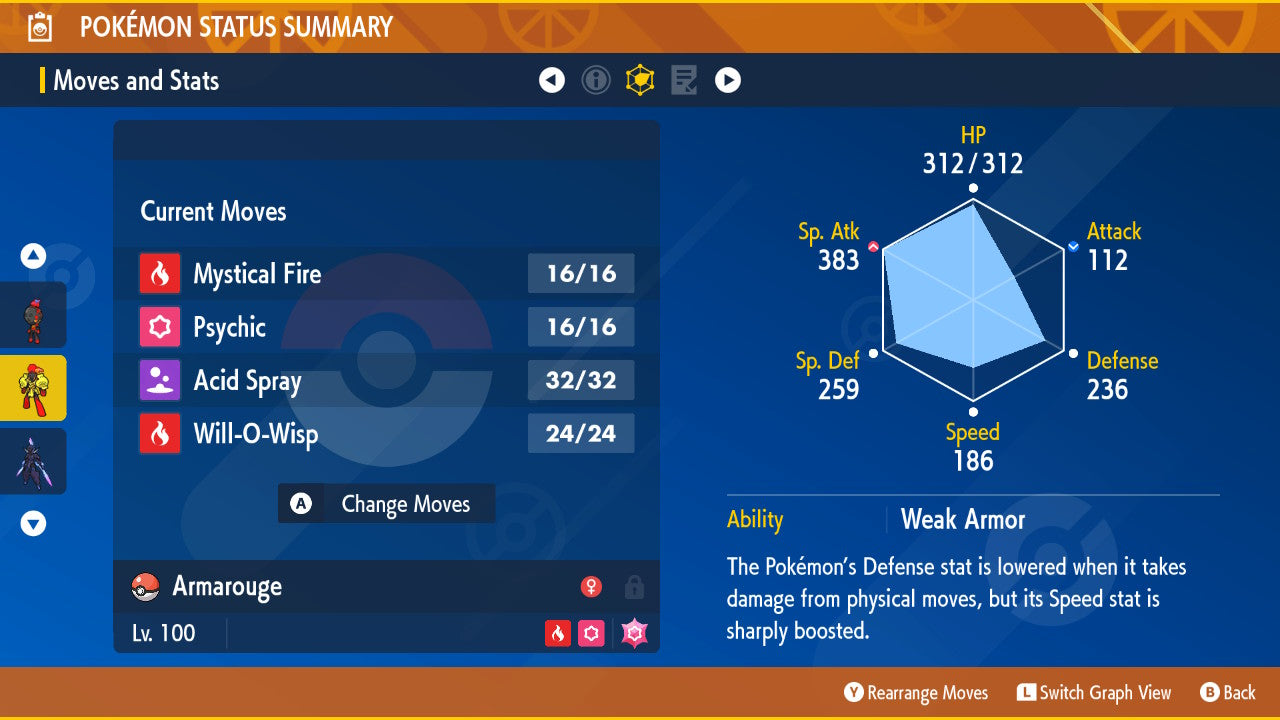Screen dimensions: 1280x720
Task: Click the down arrow below the party list
Action: click(x=33, y=523)
